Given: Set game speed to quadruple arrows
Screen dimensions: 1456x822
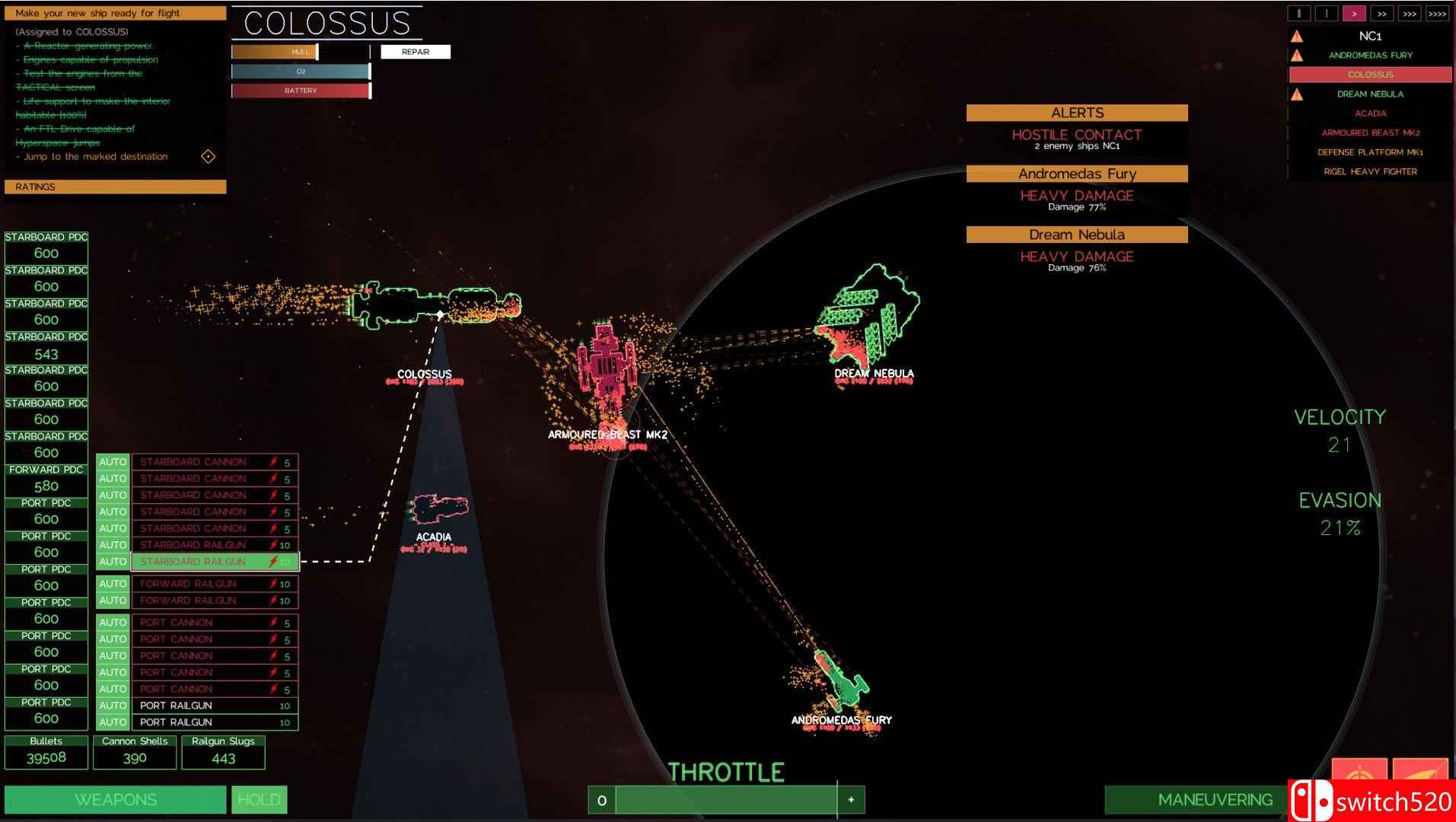Looking at the screenshot, I should (1437, 14).
